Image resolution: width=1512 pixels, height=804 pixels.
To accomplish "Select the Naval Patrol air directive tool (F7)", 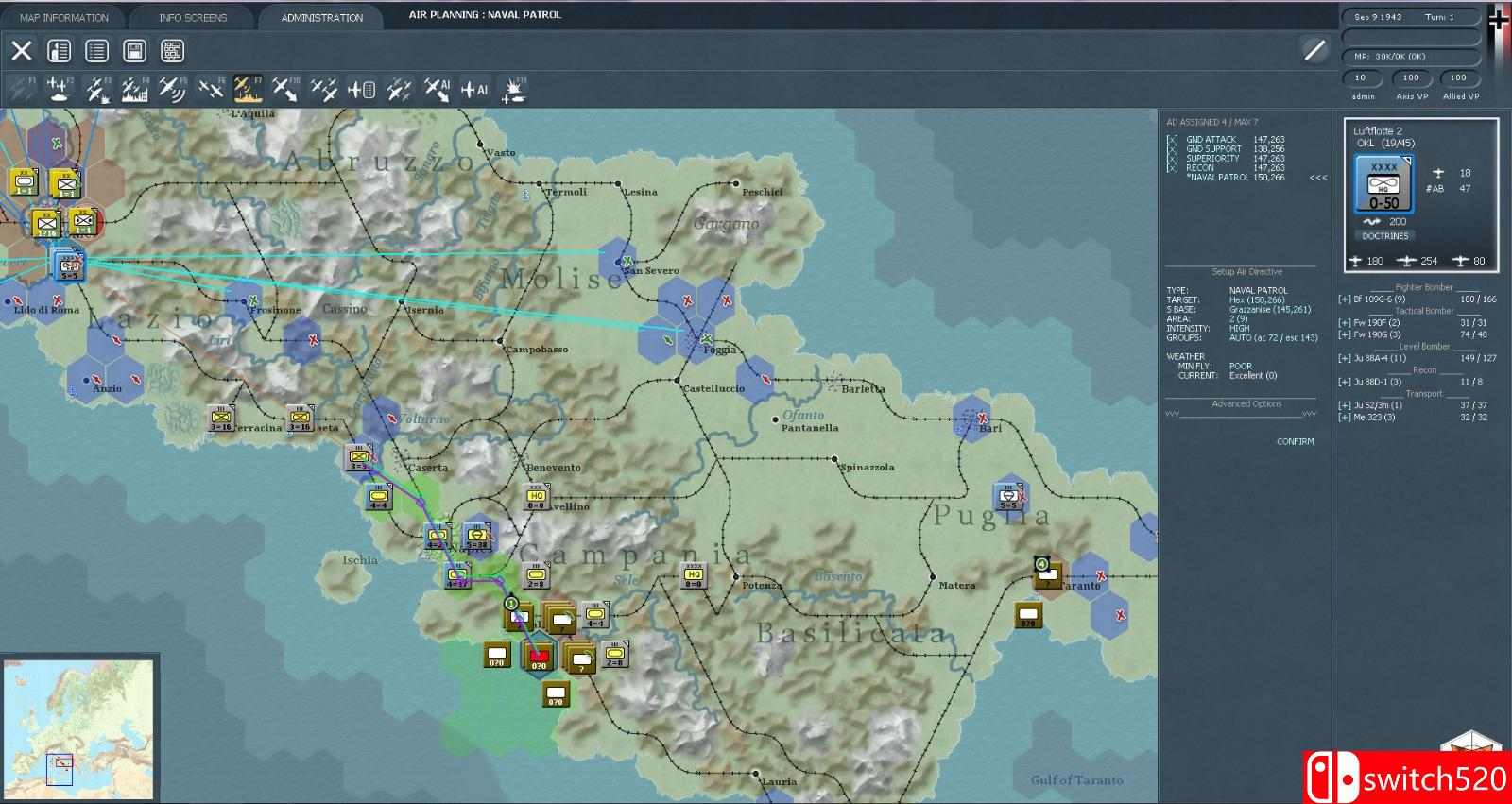I will [x=248, y=90].
